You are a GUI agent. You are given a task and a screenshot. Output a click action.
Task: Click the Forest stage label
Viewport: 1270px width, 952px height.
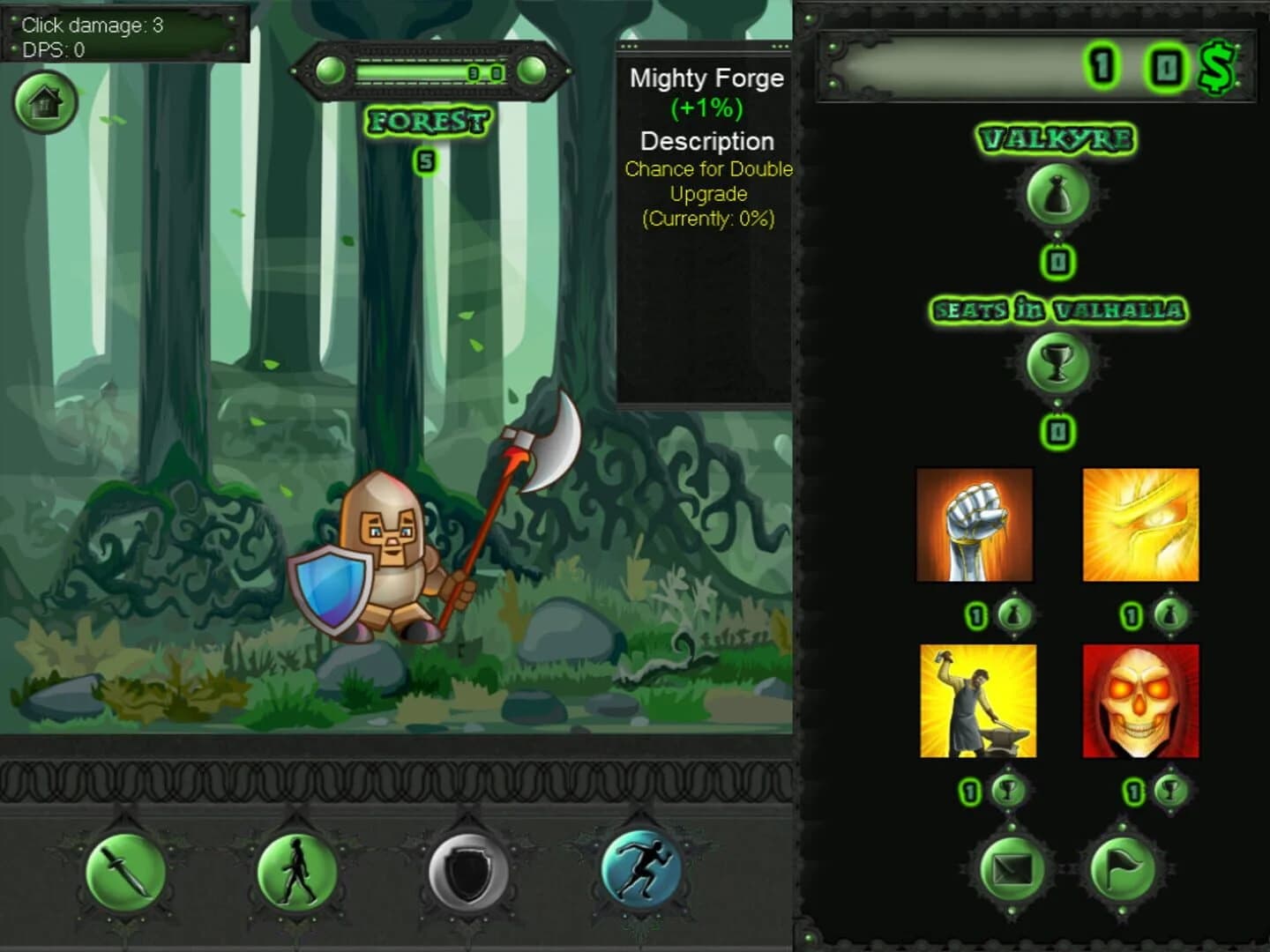[430, 122]
